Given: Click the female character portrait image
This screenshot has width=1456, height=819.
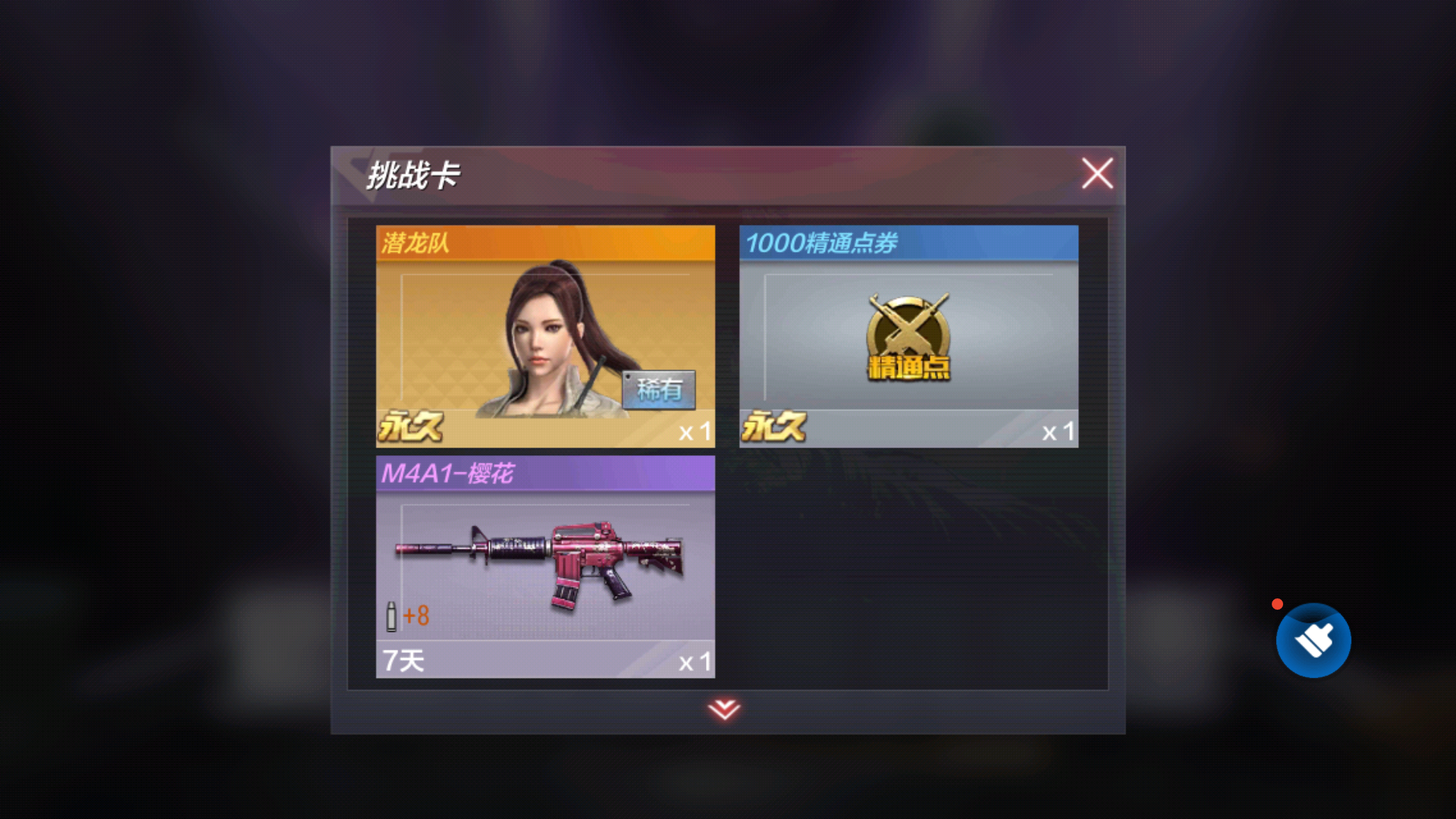Looking at the screenshot, I should click(x=546, y=341).
